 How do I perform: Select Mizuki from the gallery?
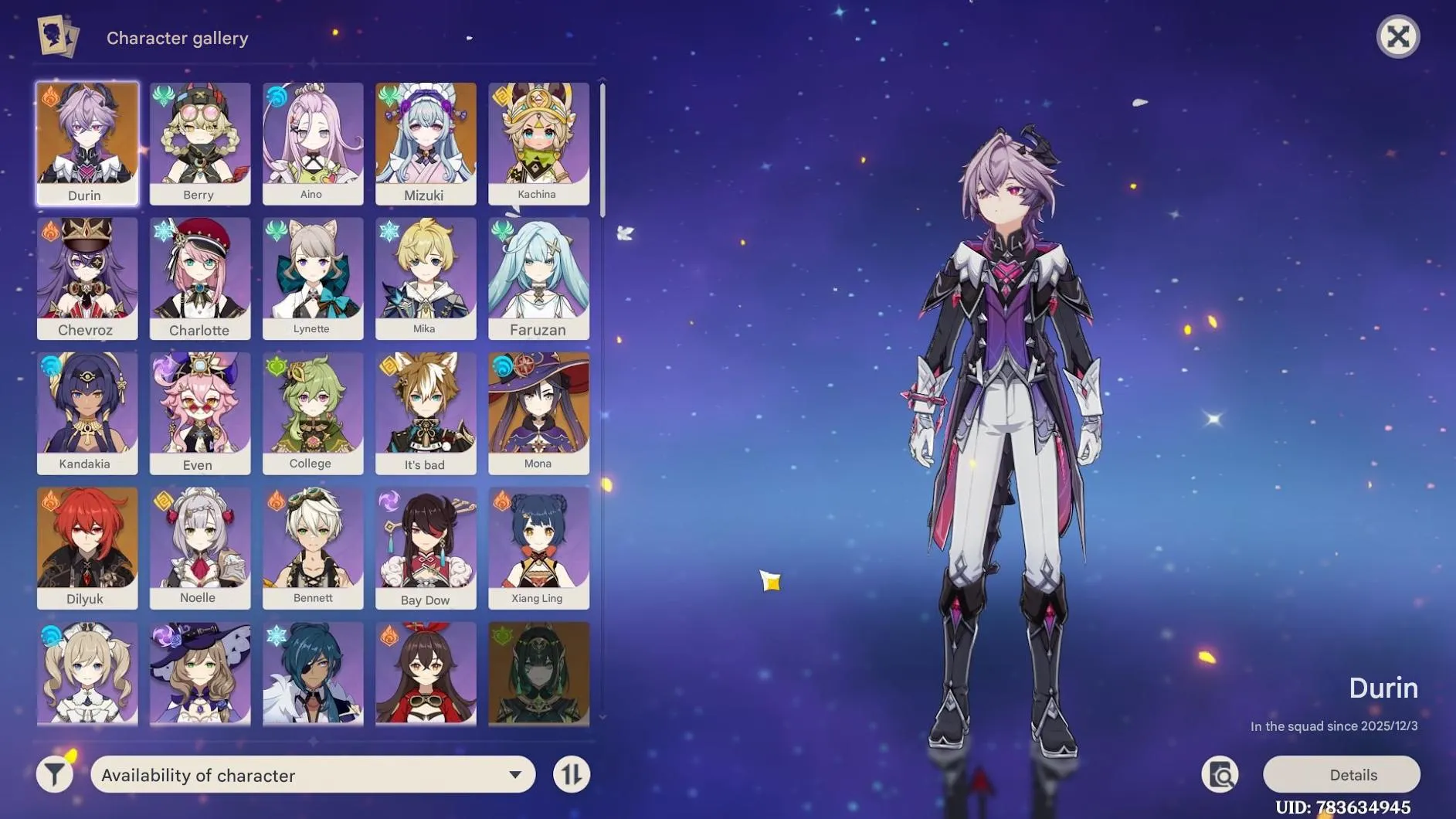click(426, 143)
